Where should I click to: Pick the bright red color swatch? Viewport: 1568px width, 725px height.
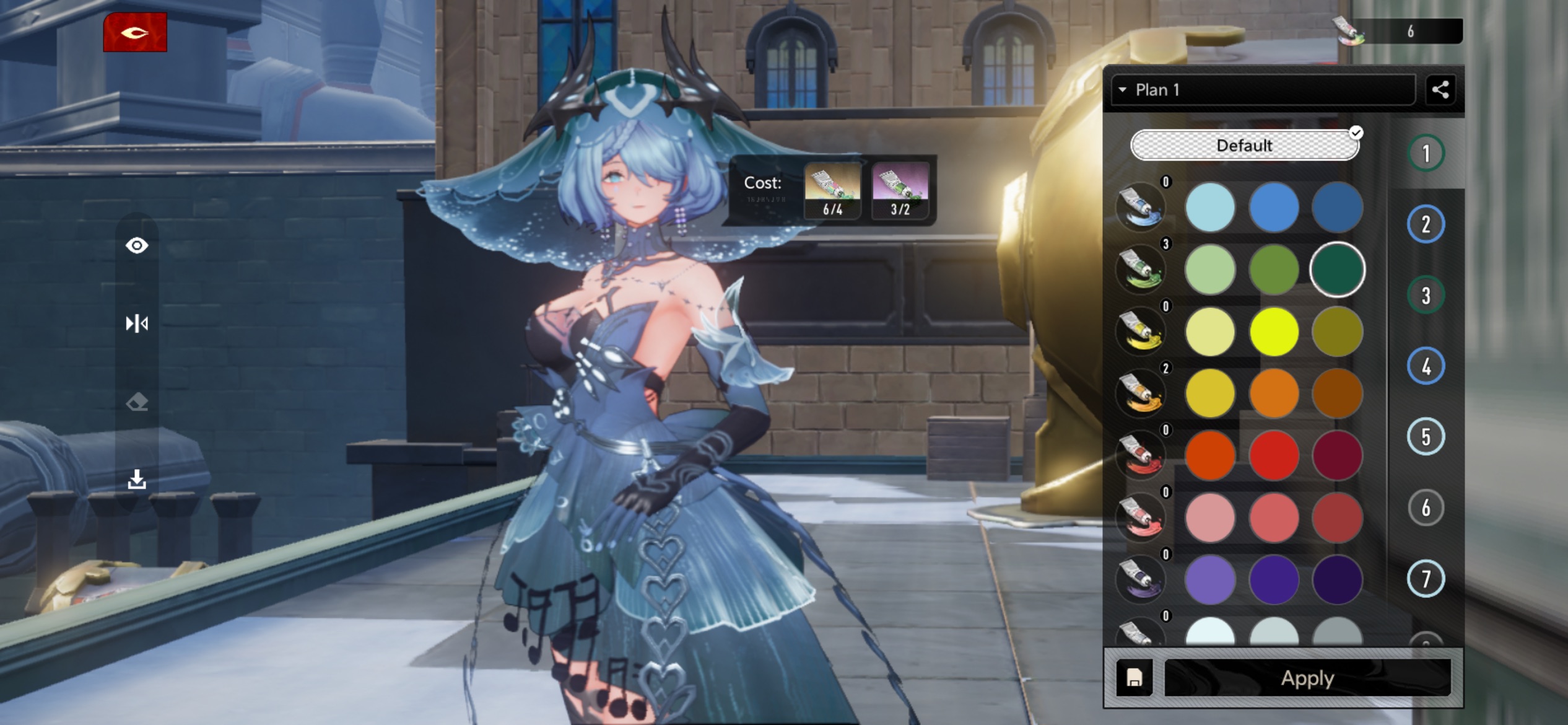tap(1274, 455)
